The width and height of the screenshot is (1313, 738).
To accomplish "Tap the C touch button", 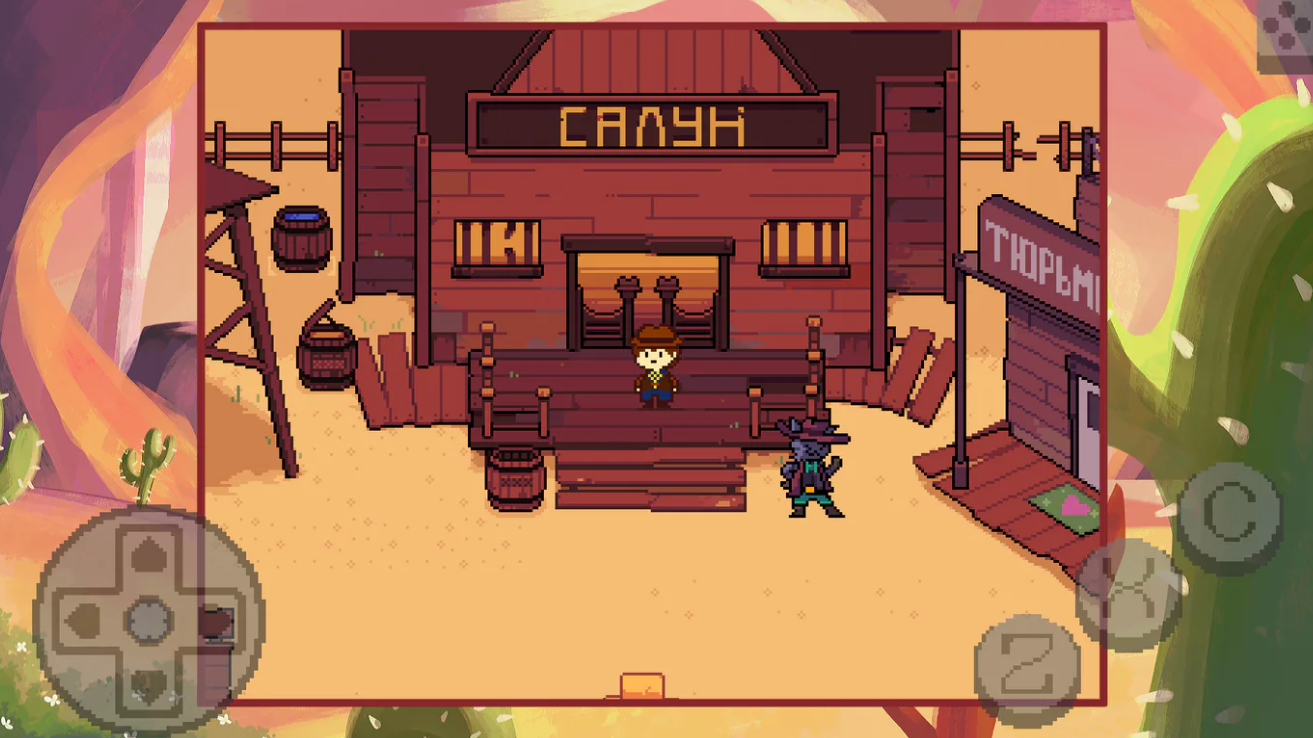I will coord(1229,516).
